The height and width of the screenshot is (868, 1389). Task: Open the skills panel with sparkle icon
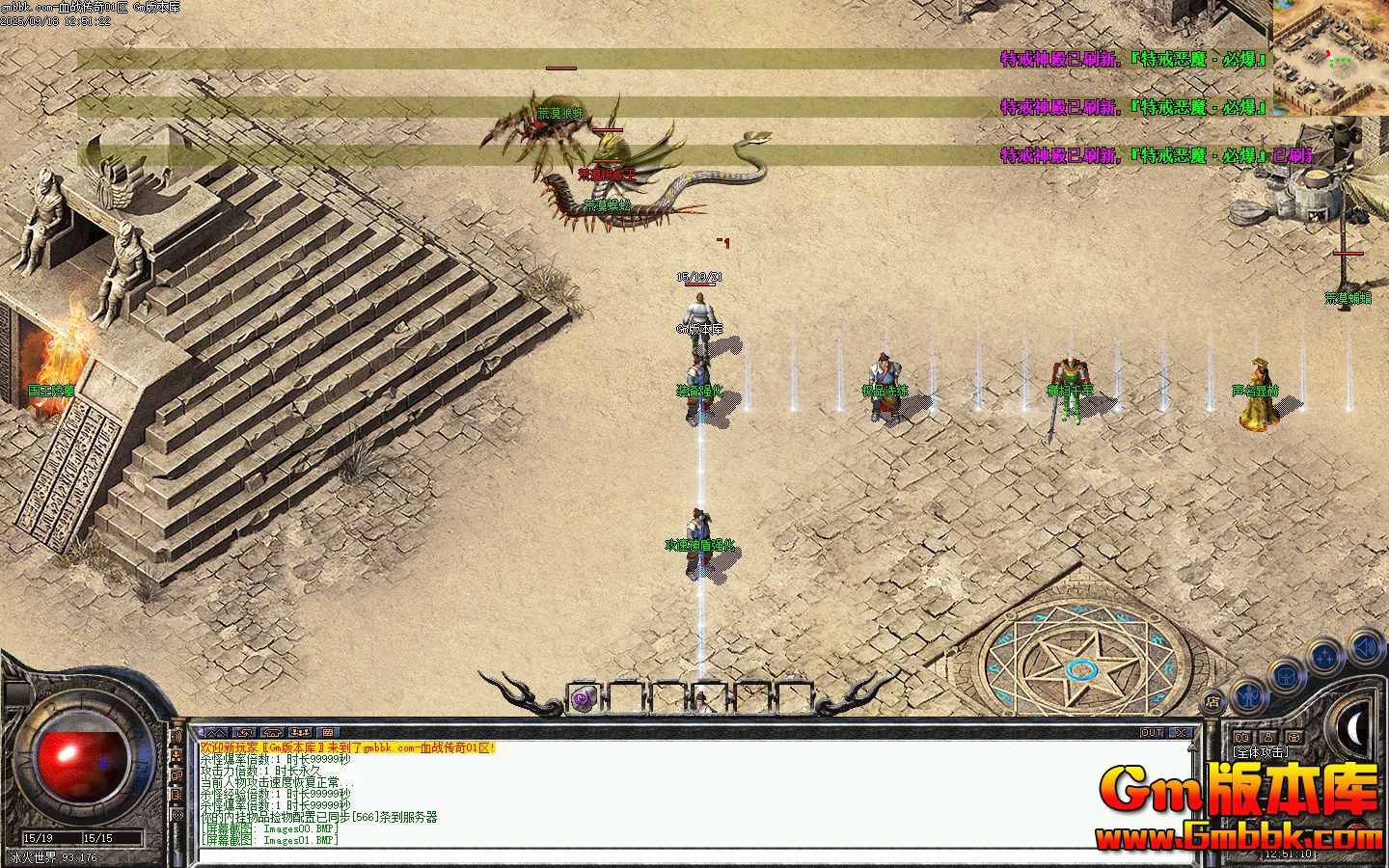[x=1326, y=657]
